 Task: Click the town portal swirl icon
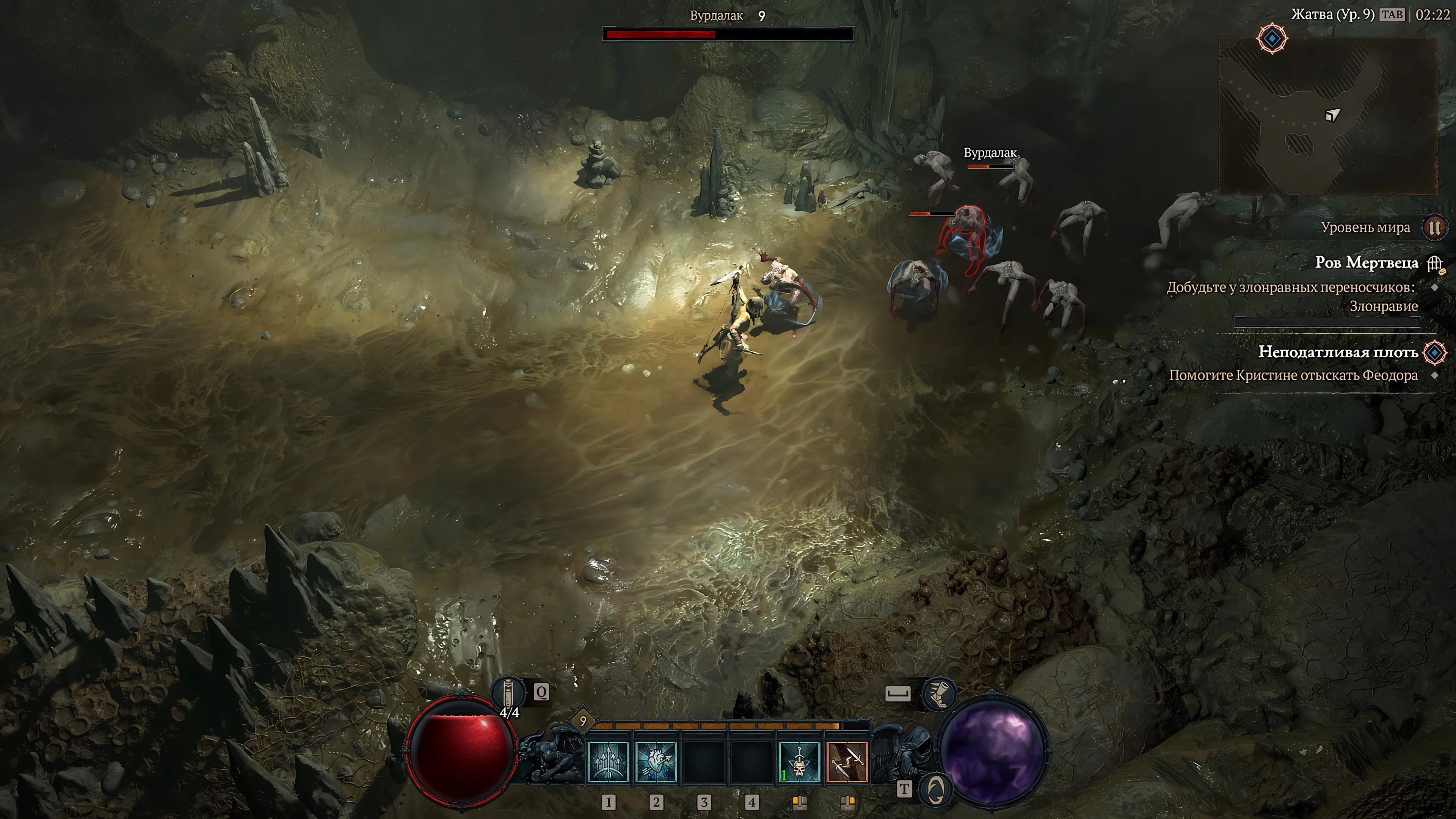point(935,789)
